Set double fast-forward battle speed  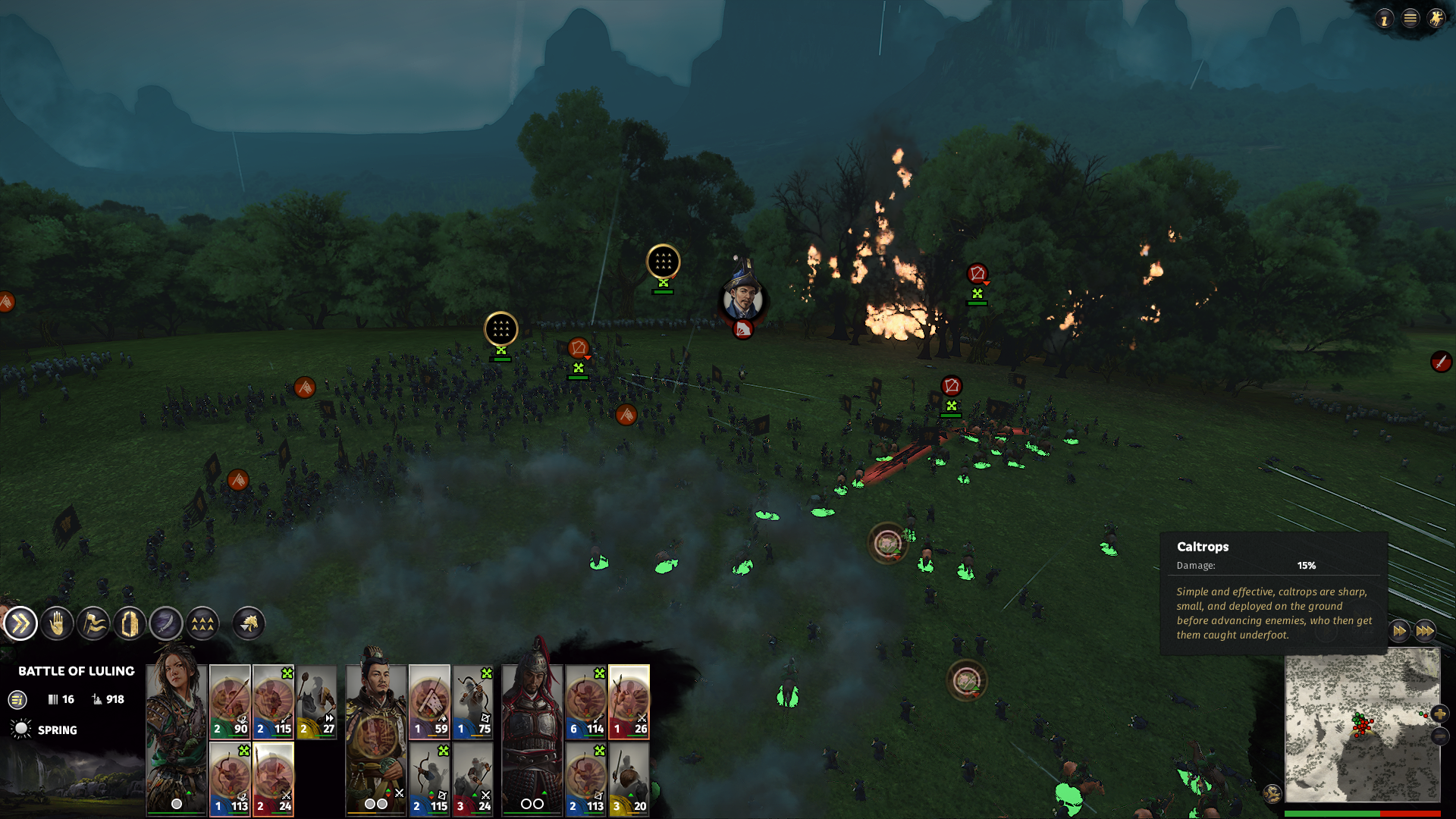[1399, 631]
